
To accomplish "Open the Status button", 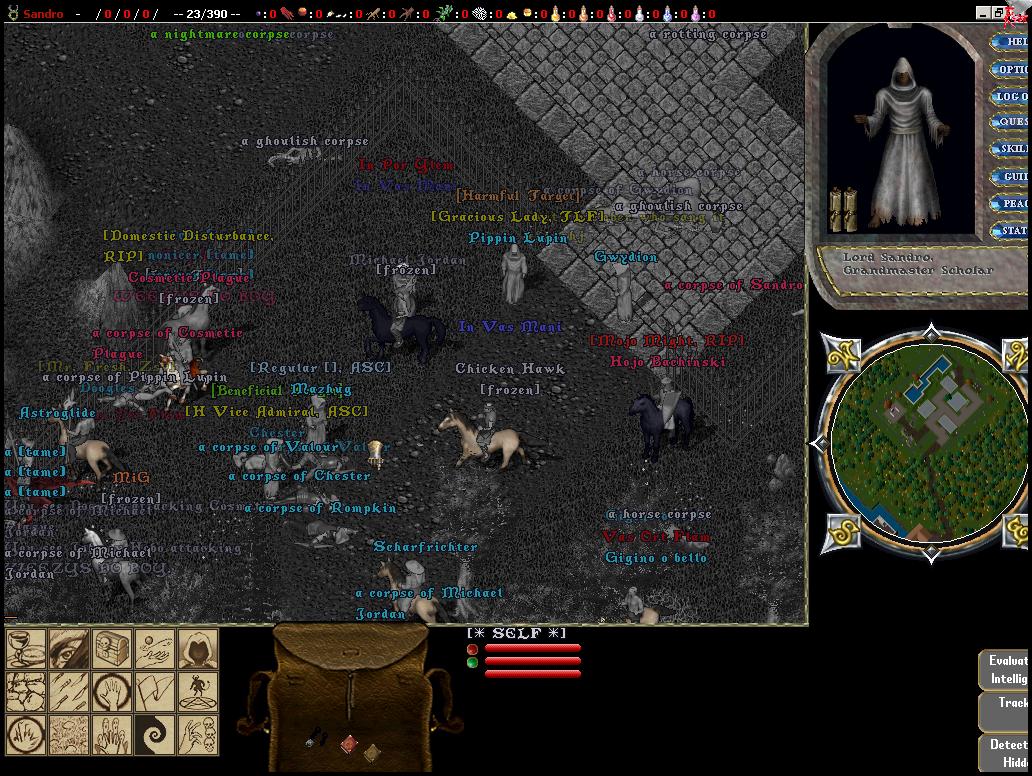I will 1011,231.
